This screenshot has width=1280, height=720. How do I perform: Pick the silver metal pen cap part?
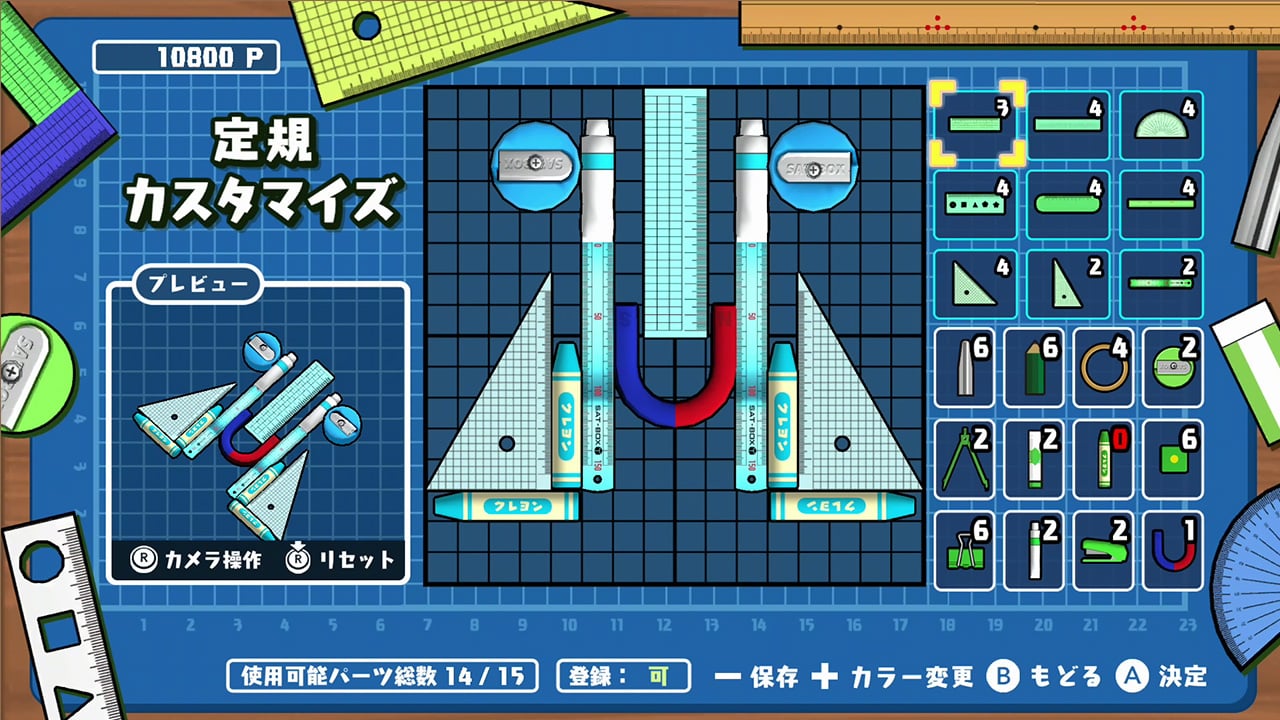point(964,367)
